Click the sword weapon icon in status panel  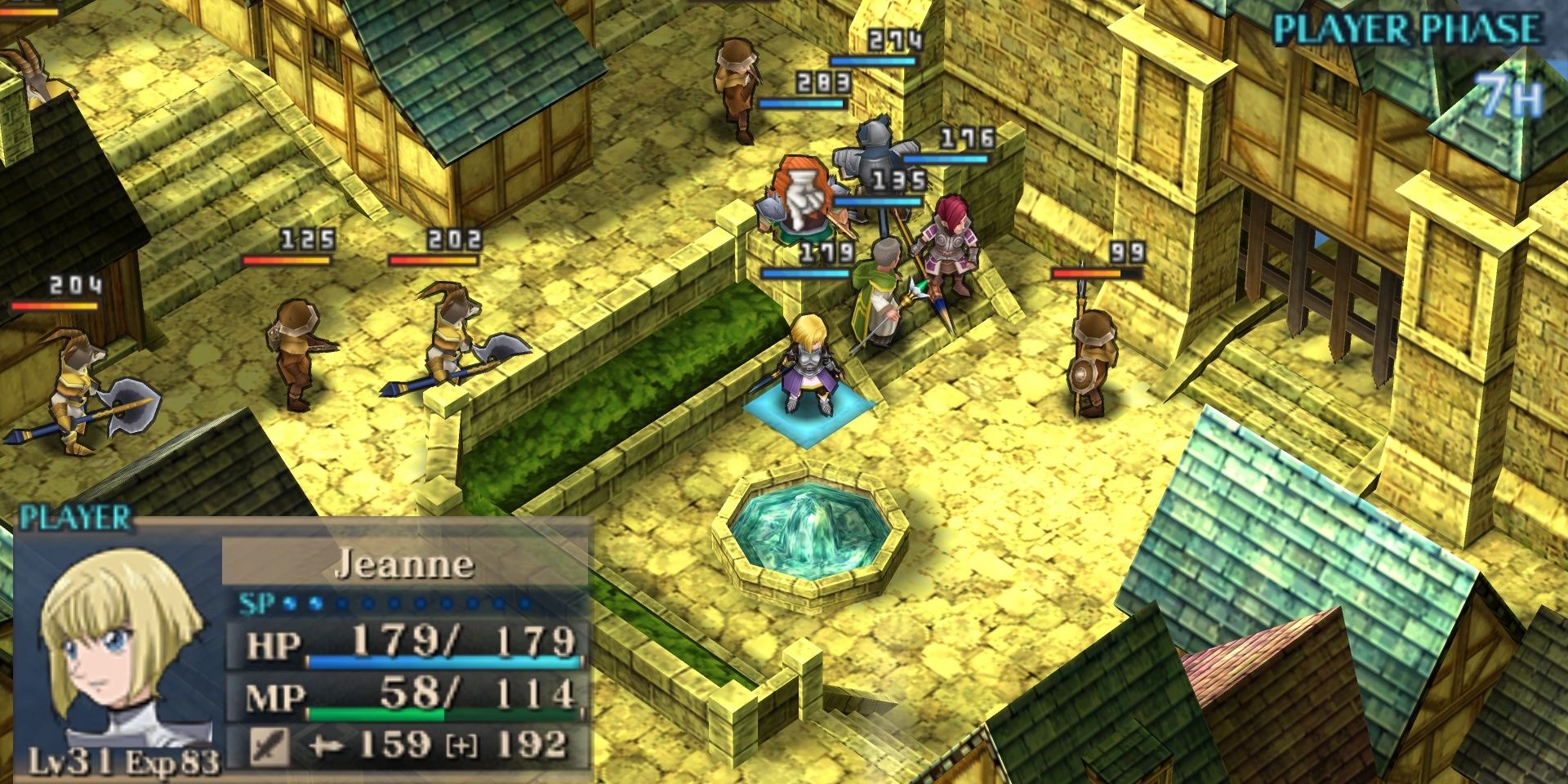tap(269, 746)
